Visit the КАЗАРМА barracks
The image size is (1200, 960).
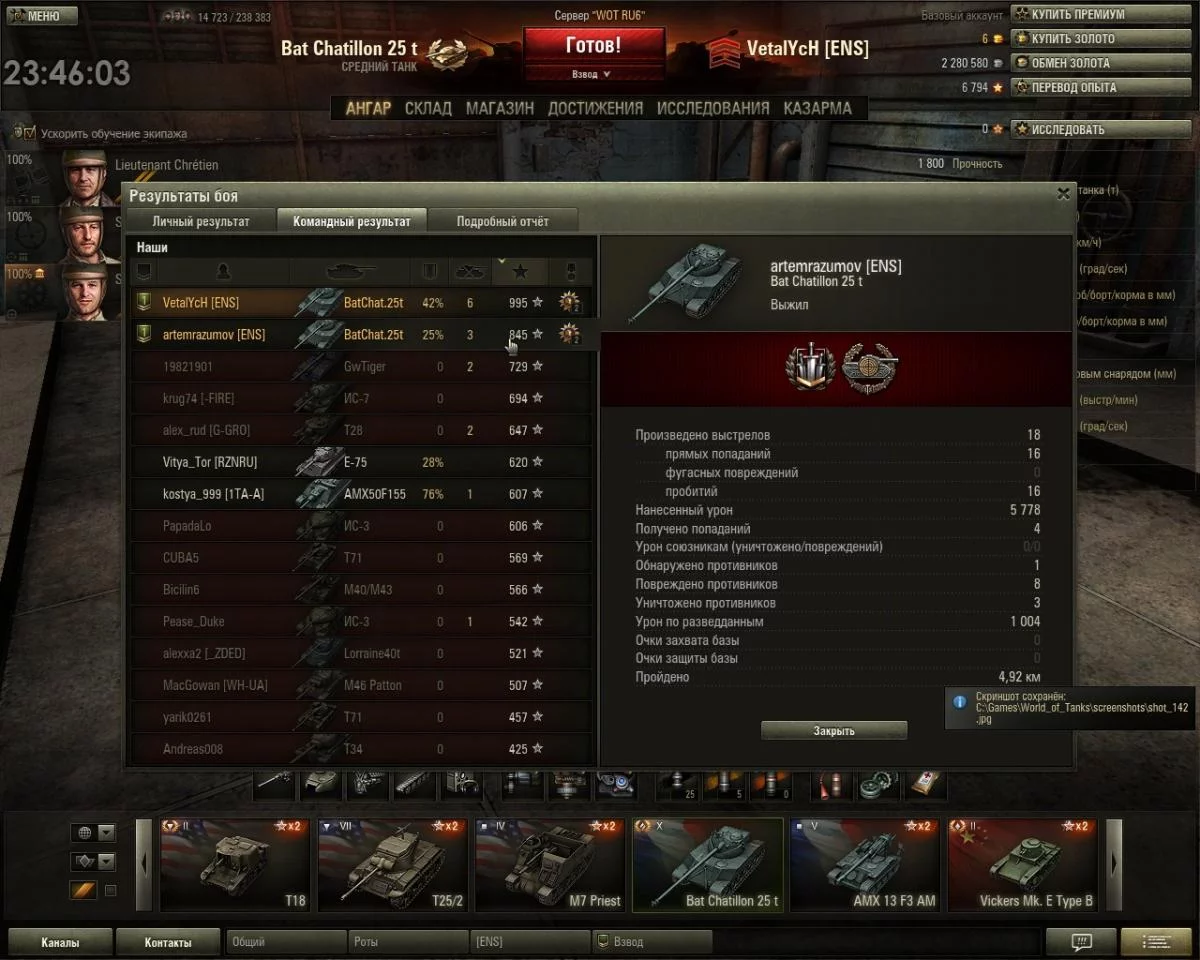817,108
